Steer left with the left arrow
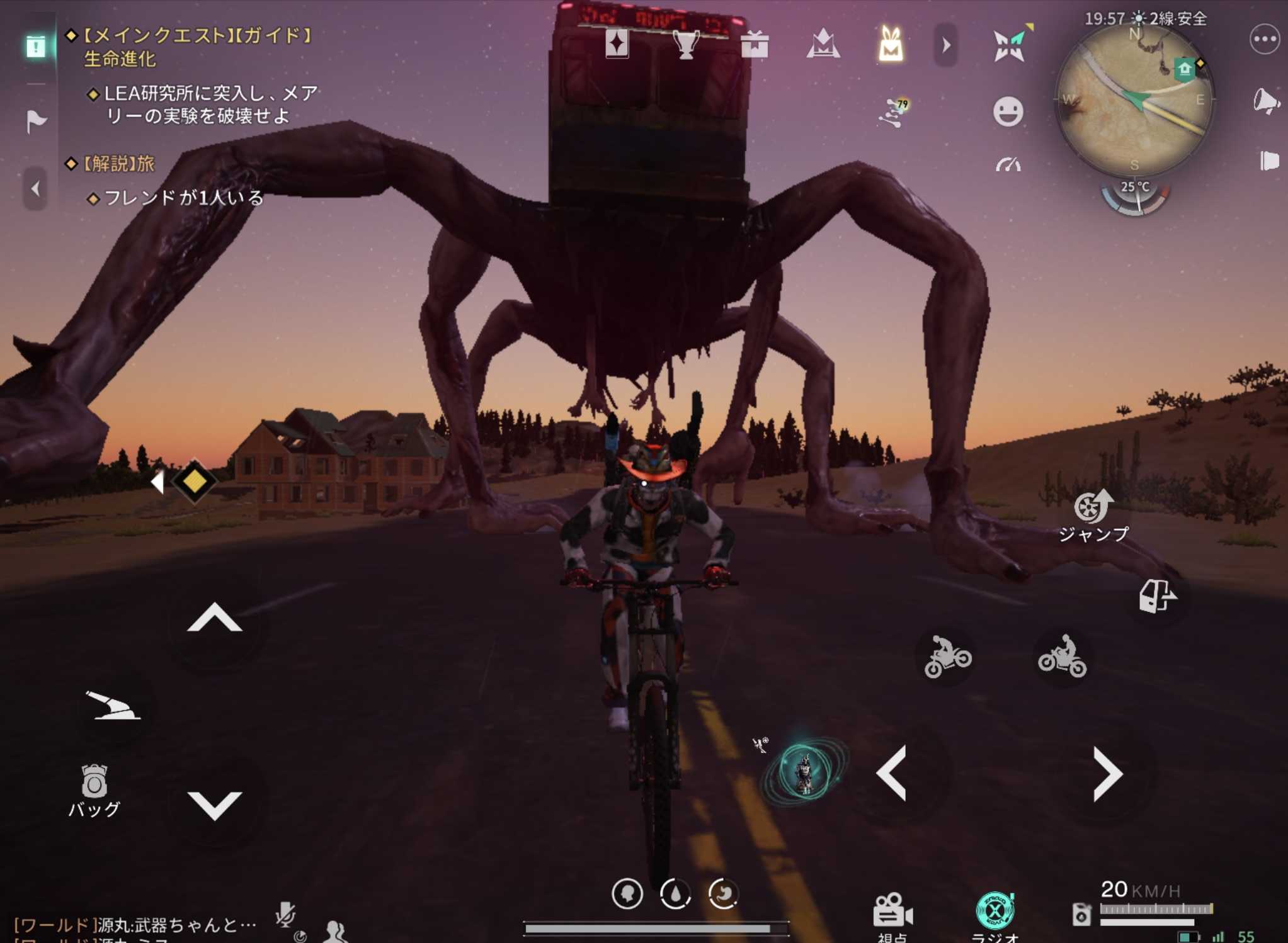Screen dimensions: 1288x943 (892, 773)
